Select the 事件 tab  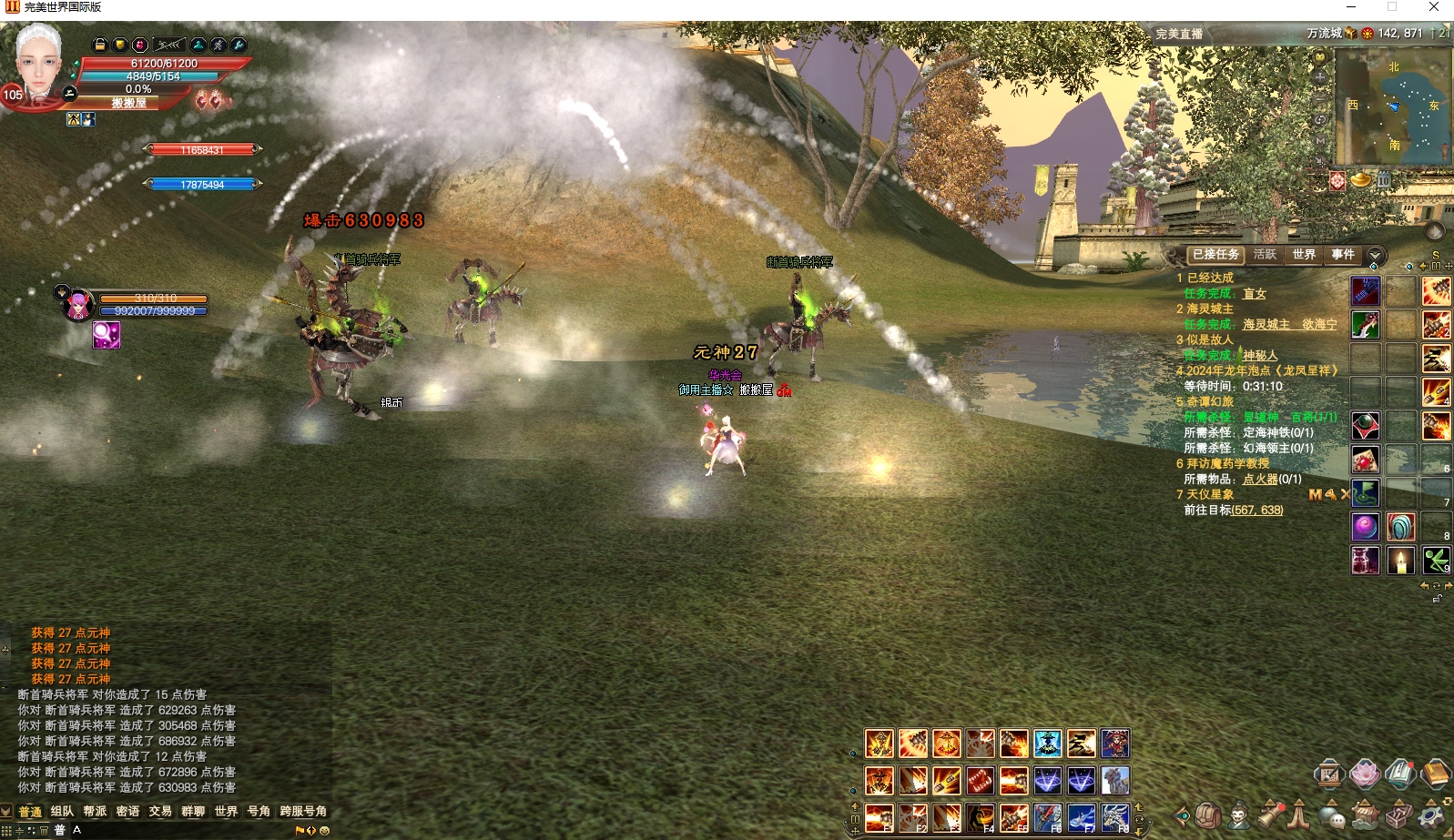click(x=1343, y=255)
